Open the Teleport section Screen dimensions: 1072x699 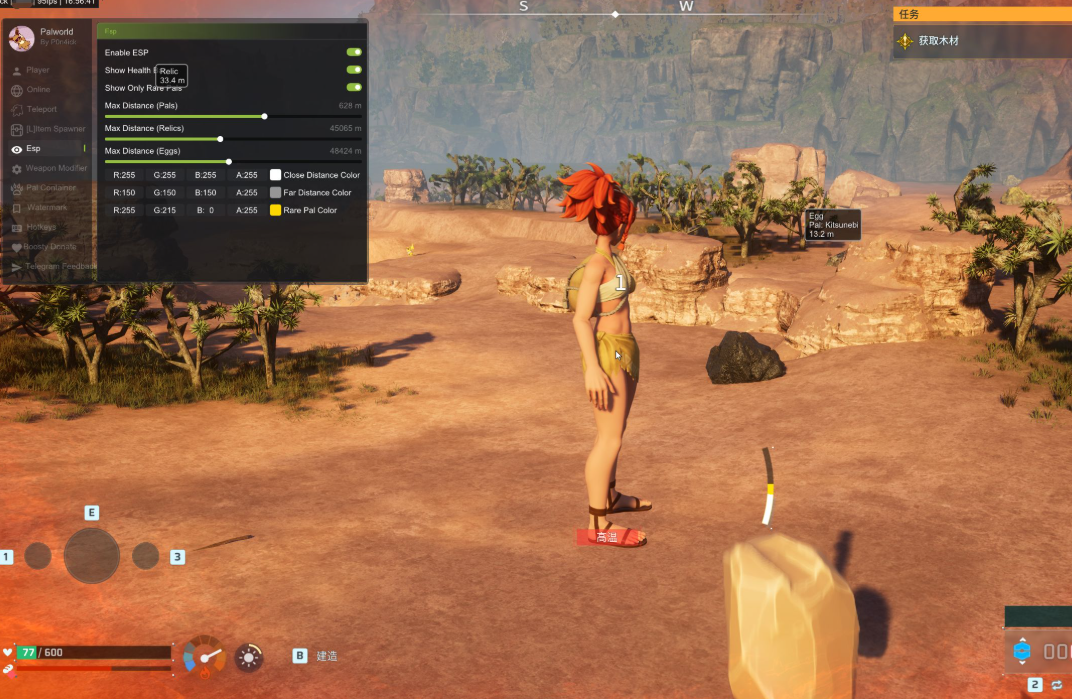pyautogui.click(x=42, y=109)
